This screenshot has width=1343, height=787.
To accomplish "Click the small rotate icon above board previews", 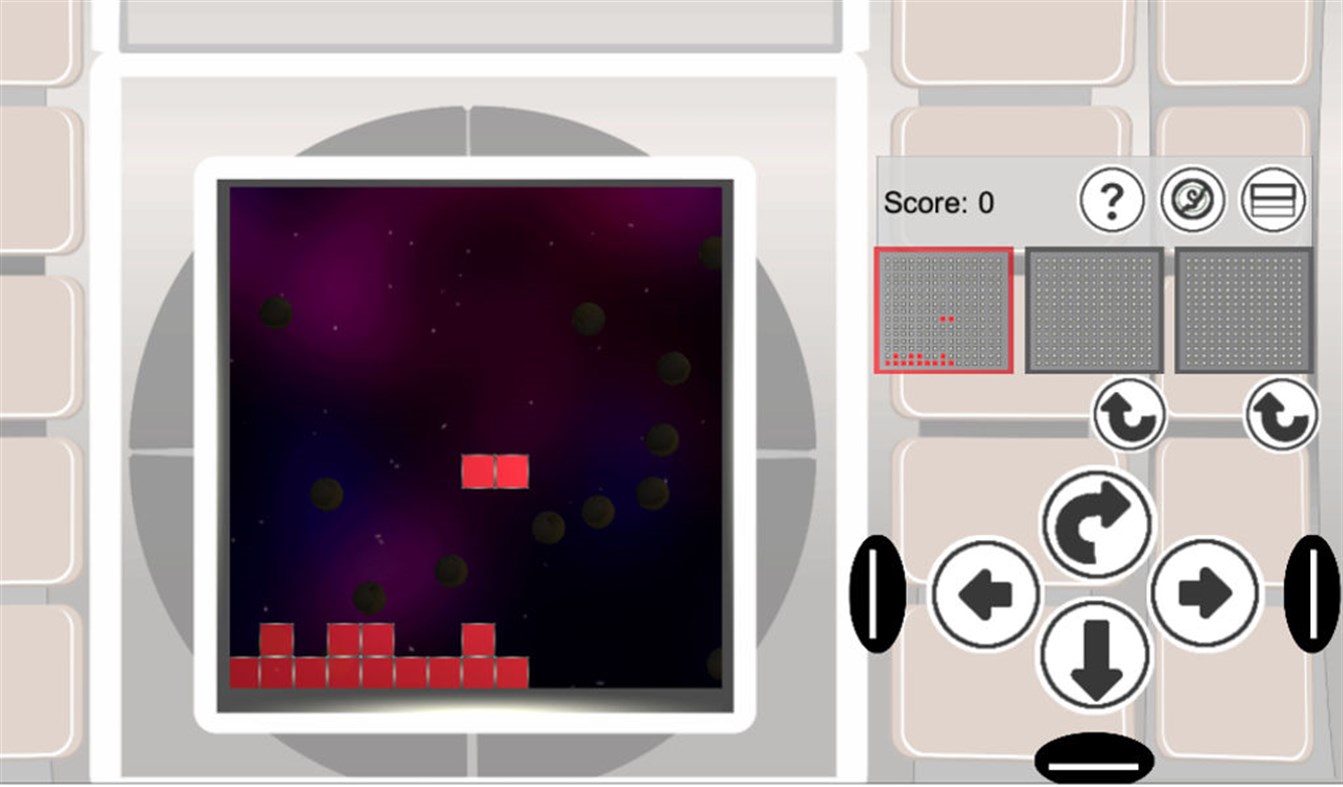I will tap(1128, 417).
